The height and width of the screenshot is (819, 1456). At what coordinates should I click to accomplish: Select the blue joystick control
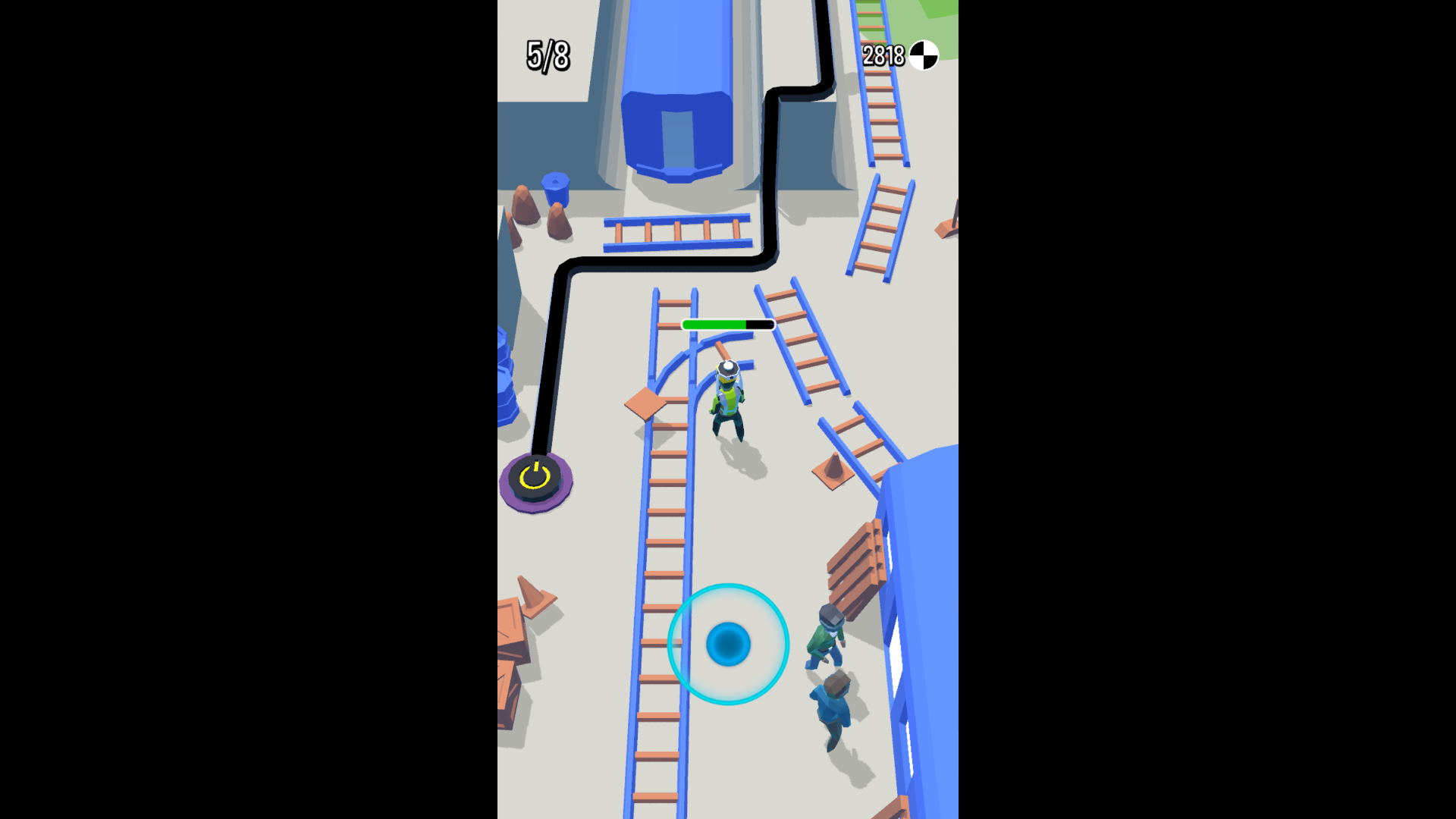click(728, 643)
